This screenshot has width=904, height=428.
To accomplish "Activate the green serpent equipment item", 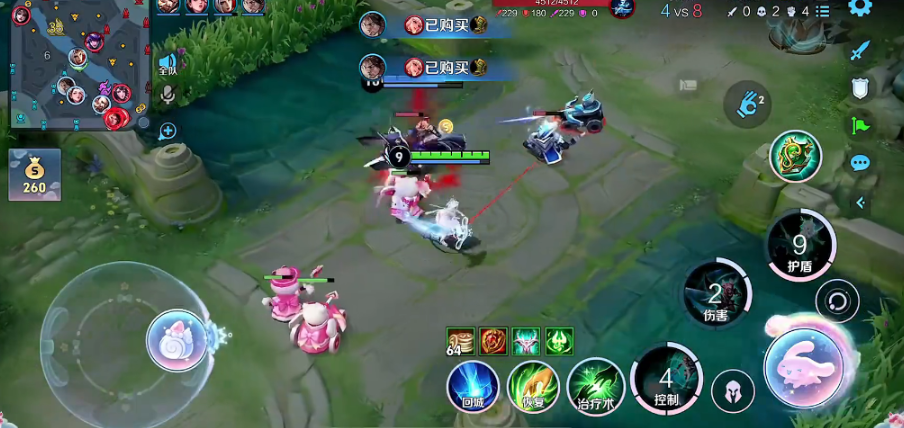I will (795, 156).
